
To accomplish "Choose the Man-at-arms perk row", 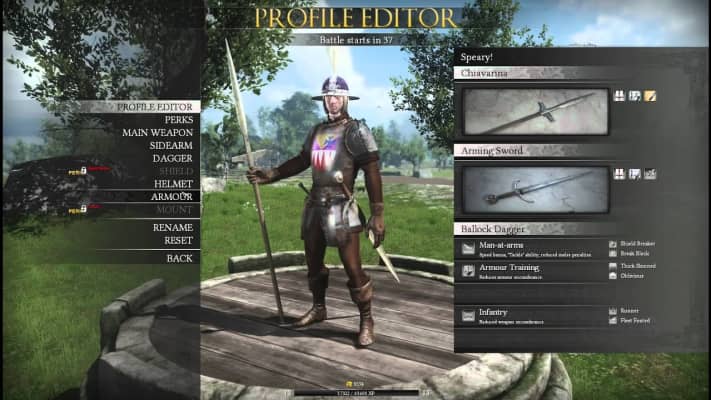I will pyautogui.click(x=530, y=248).
